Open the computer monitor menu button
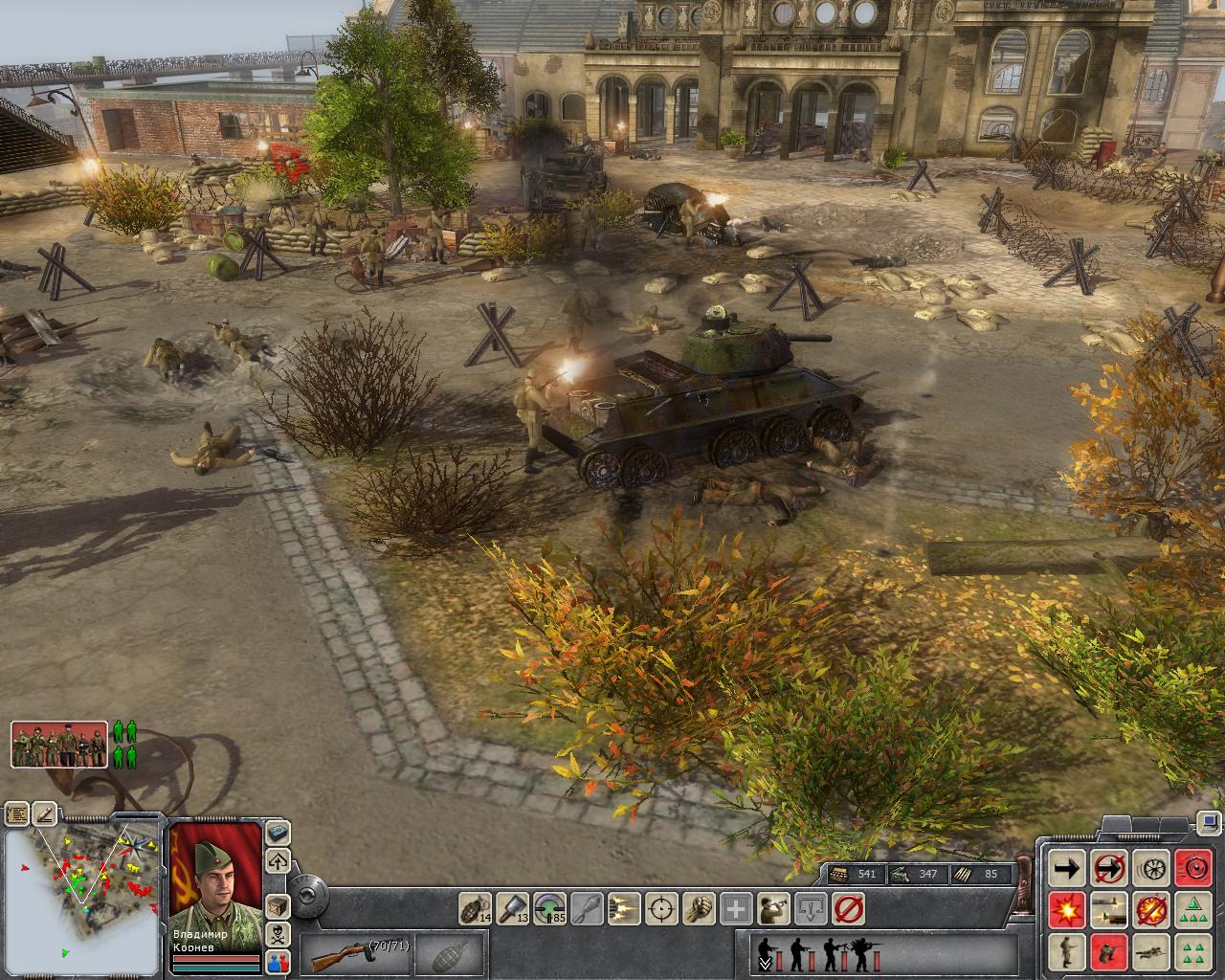 1209,822
